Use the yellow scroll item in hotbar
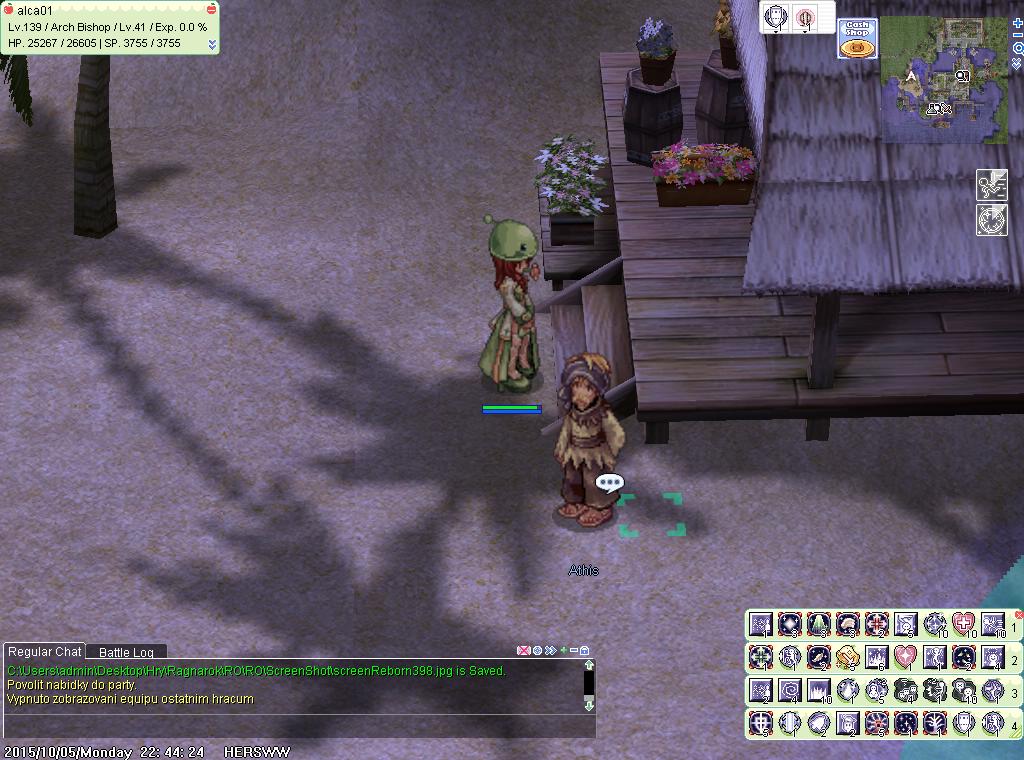The height and width of the screenshot is (760, 1024). click(847, 657)
